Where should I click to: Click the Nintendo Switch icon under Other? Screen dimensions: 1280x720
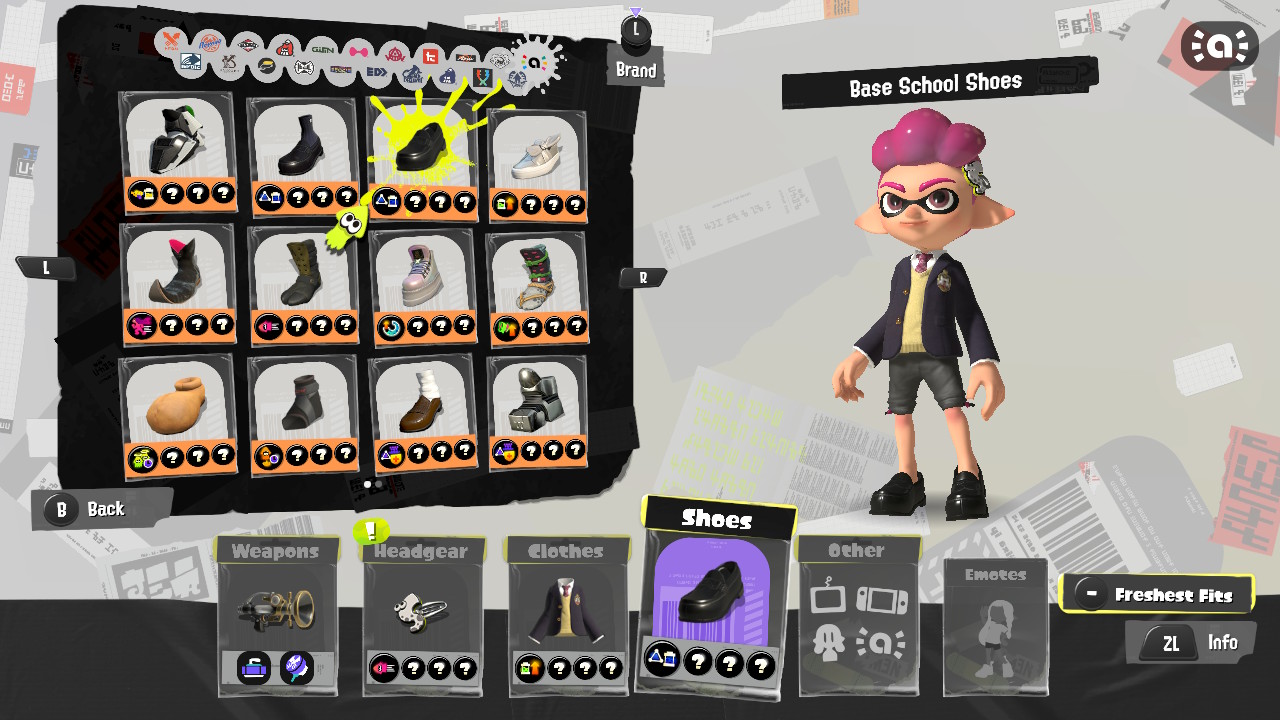pyautogui.click(x=882, y=600)
